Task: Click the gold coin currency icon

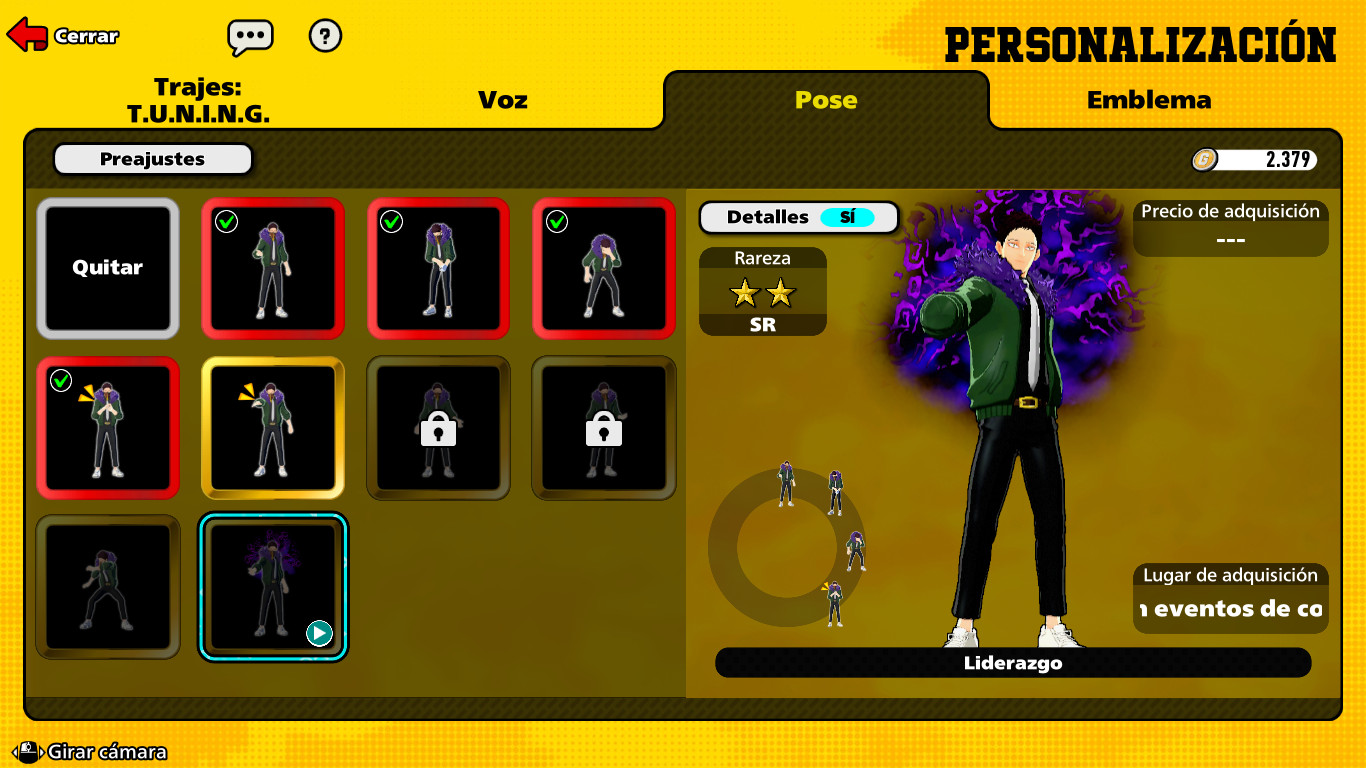Action: [1205, 159]
